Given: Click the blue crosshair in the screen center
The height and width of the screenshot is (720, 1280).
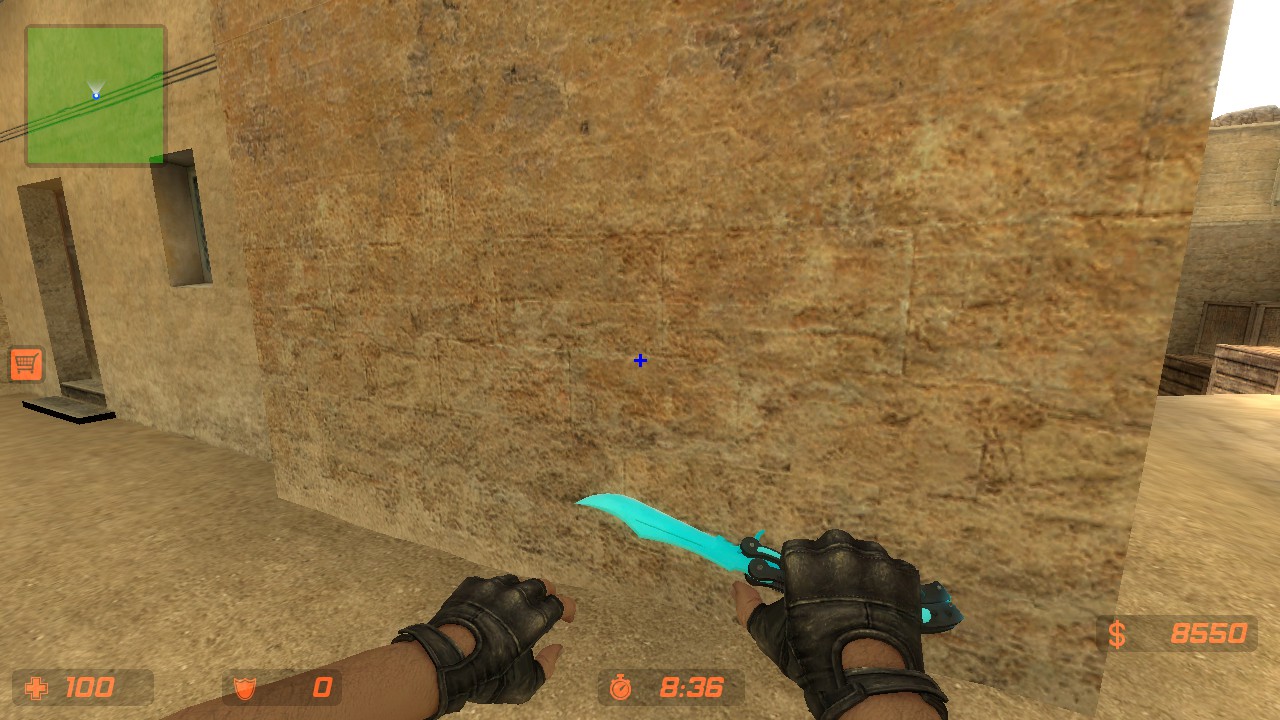Looking at the screenshot, I should tap(639, 360).
